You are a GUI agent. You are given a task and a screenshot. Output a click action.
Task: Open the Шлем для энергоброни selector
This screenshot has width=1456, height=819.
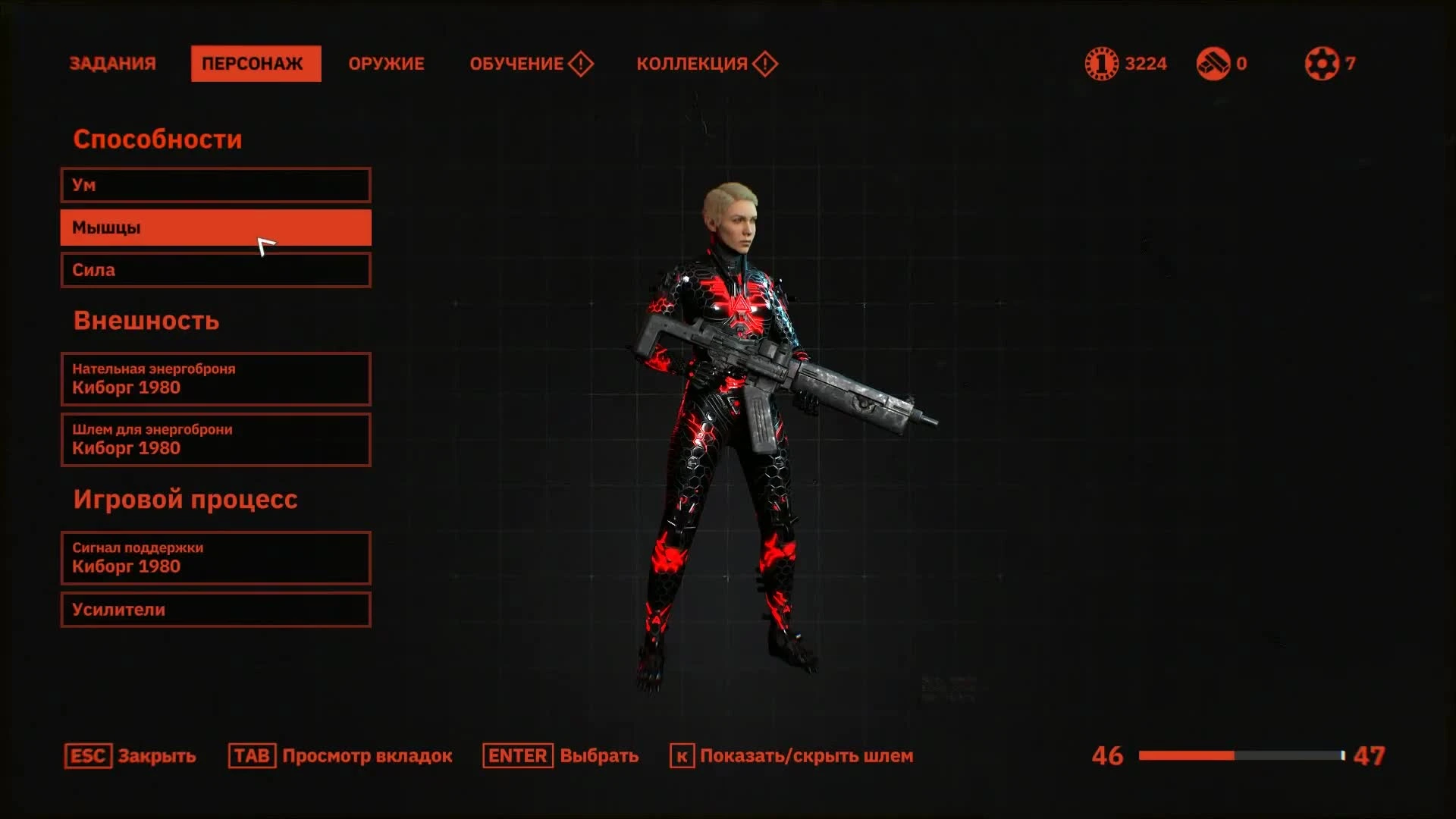tap(215, 440)
